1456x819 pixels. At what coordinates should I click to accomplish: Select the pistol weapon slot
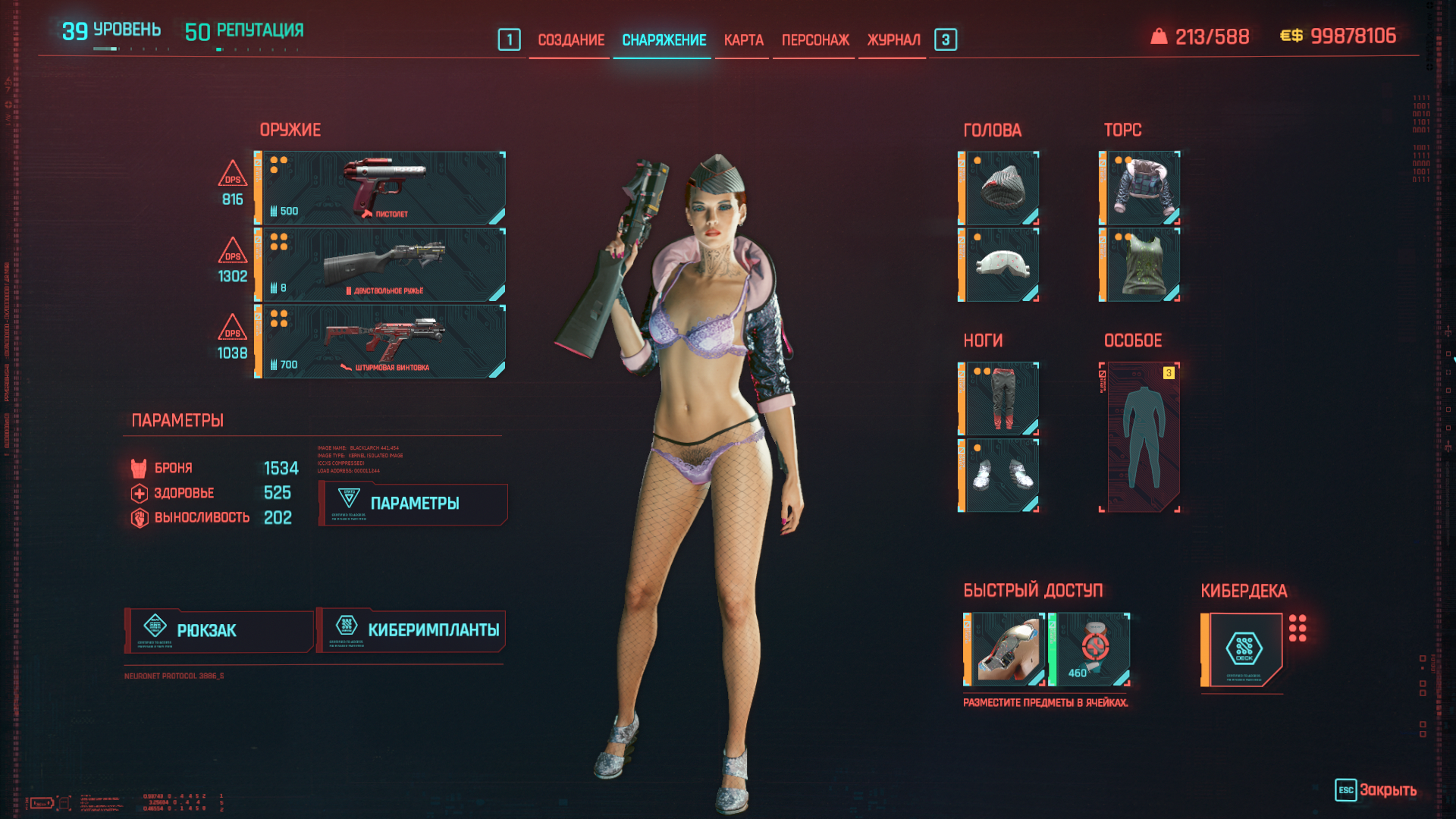point(381,188)
